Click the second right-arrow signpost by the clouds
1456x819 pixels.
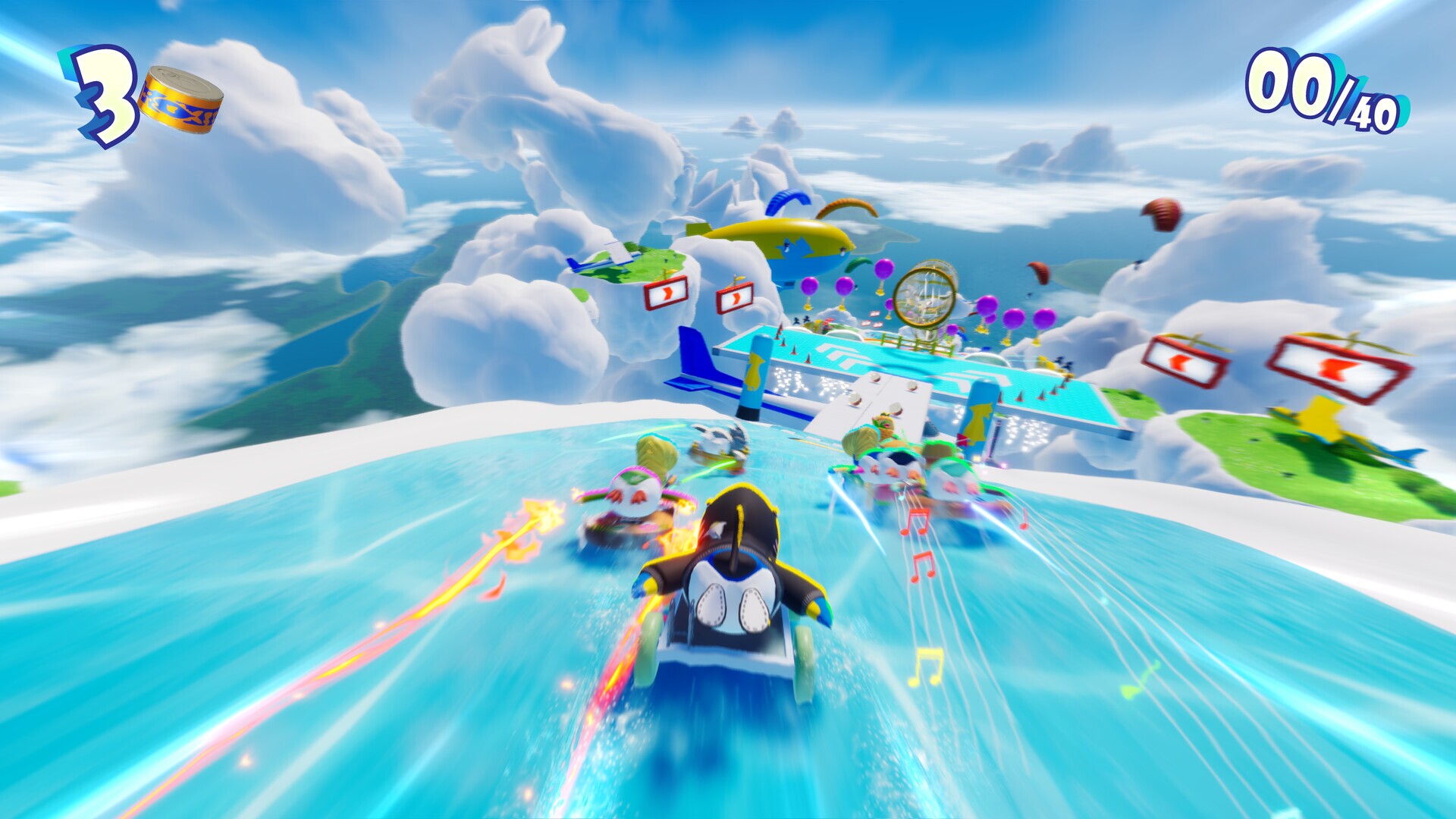tap(735, 299)
